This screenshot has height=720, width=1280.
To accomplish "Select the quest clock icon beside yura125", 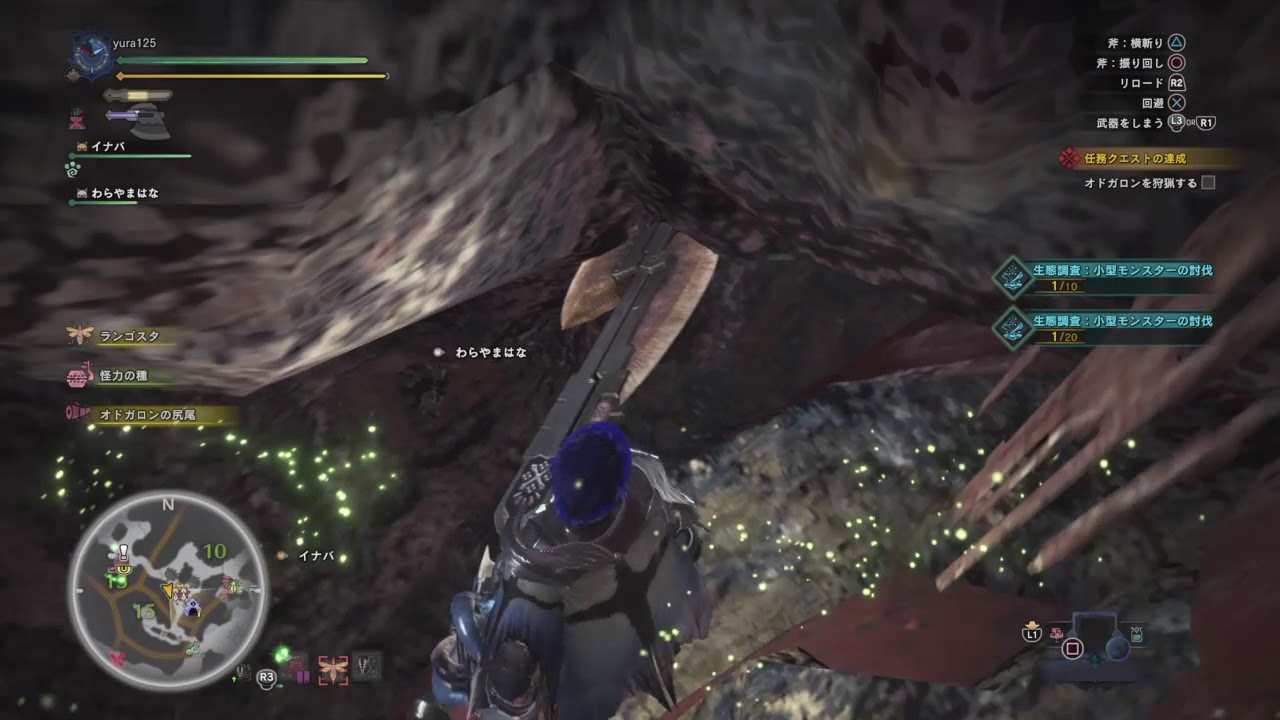I will [90, 54].
